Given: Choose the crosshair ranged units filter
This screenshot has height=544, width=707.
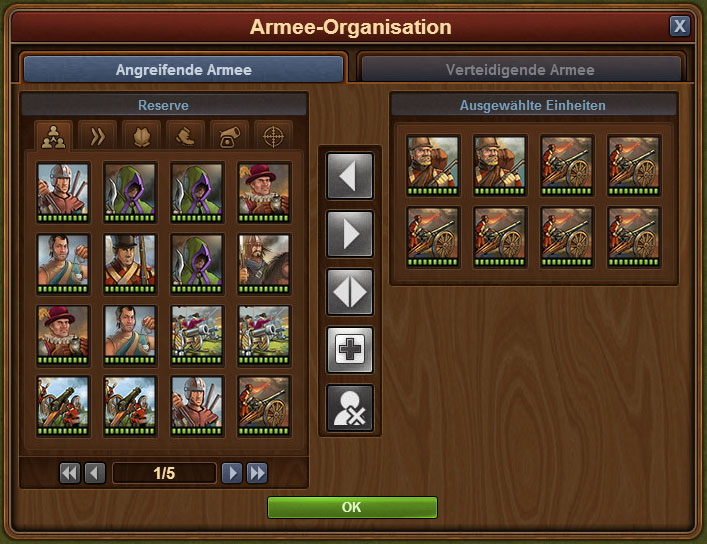Looking at the screenshot, I should click(274, 135).
